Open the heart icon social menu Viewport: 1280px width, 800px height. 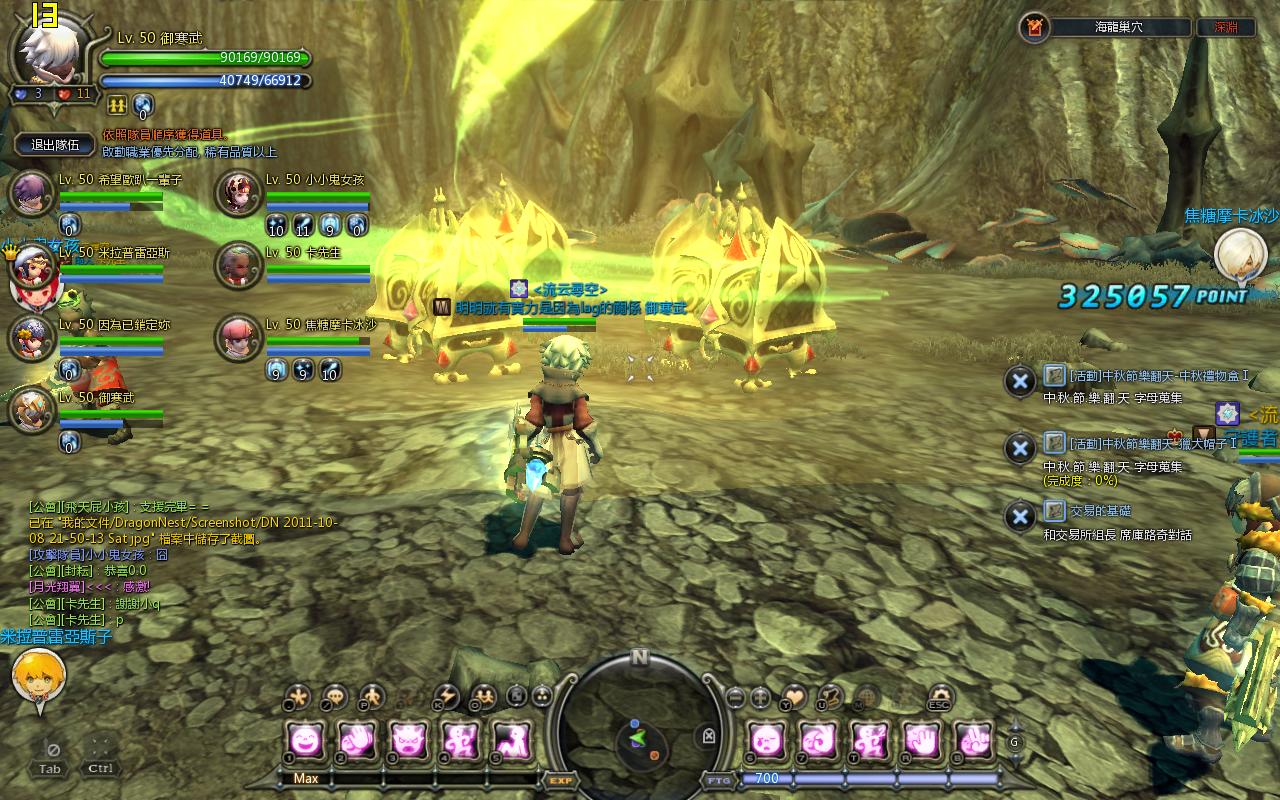click(793, 696)
